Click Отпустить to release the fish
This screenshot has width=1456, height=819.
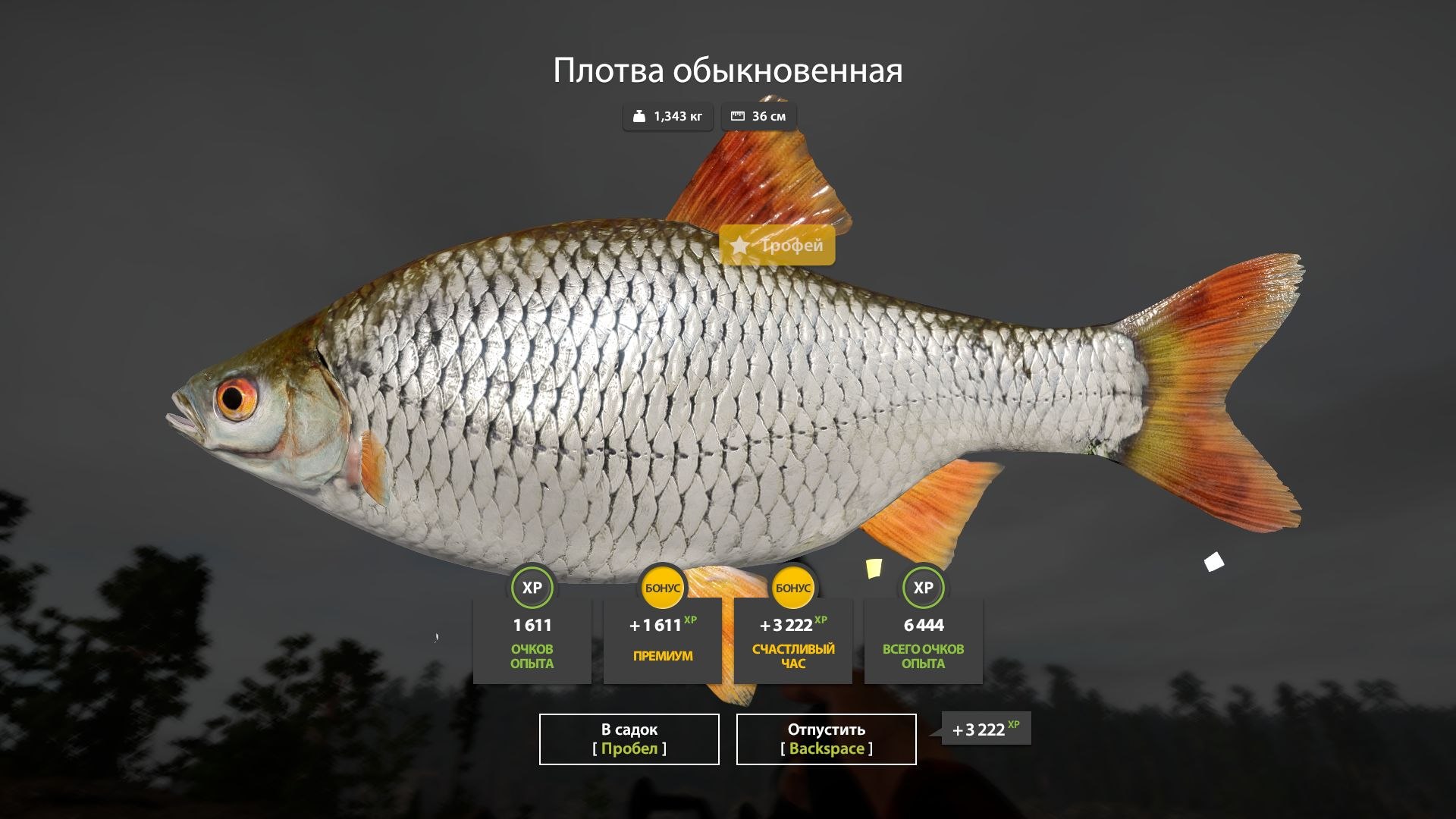825,738
